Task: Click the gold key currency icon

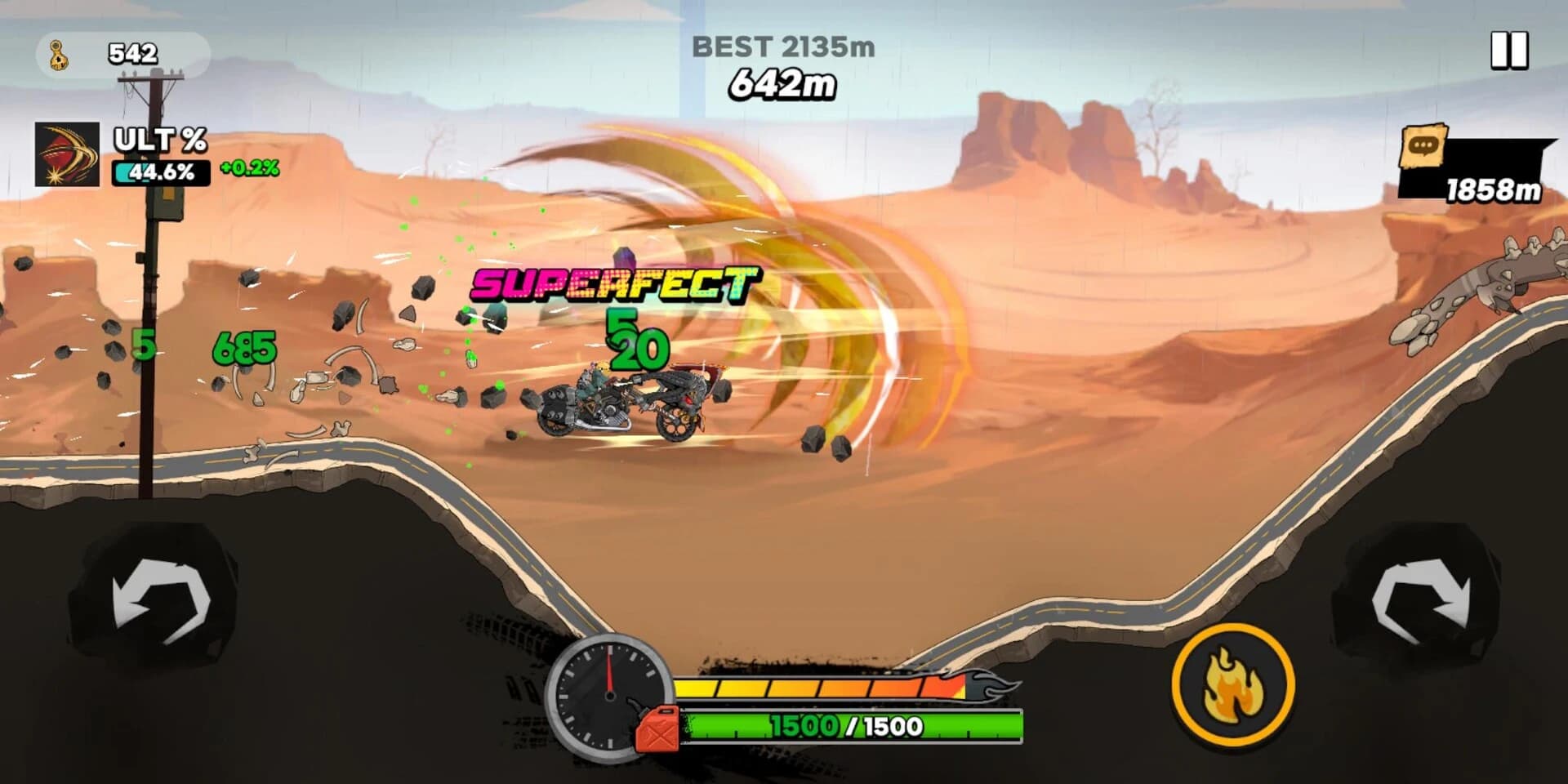Action: pos(57,53)
